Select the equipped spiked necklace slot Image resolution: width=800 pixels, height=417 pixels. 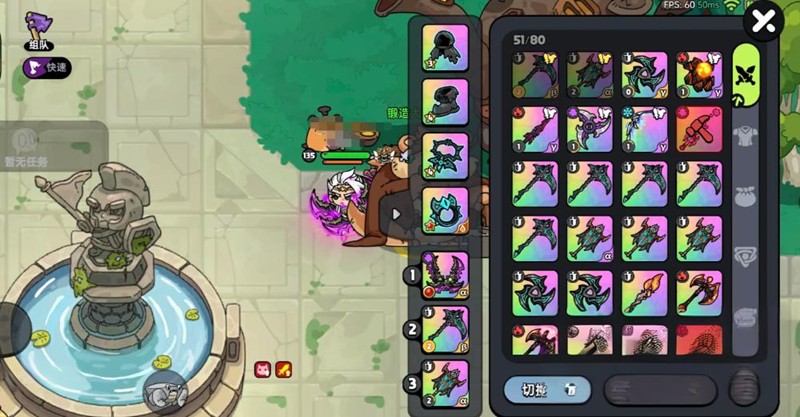pyautogui.click(x=445, y=155)
